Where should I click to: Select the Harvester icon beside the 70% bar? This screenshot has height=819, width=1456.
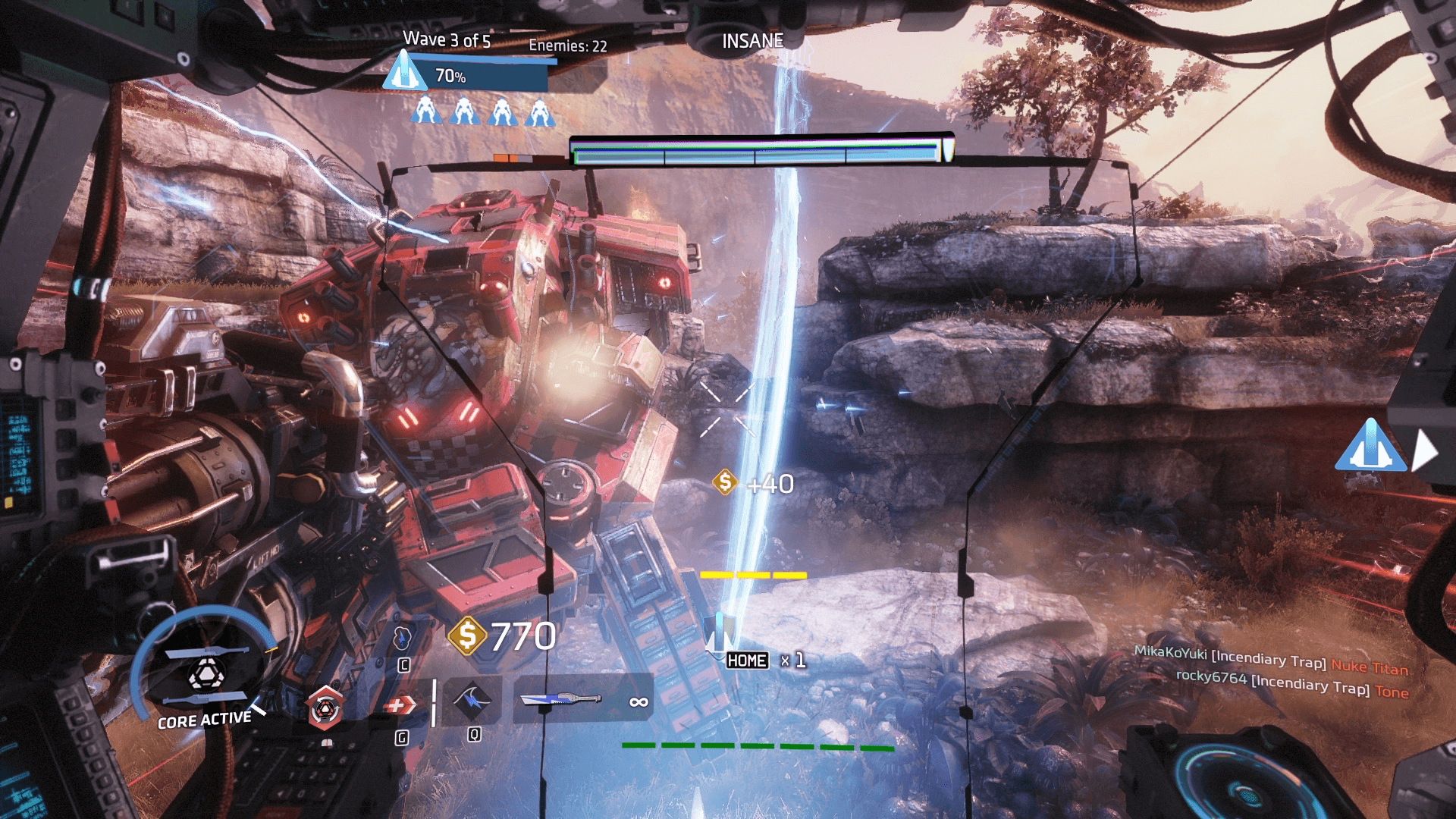click(x=404, y=71)
